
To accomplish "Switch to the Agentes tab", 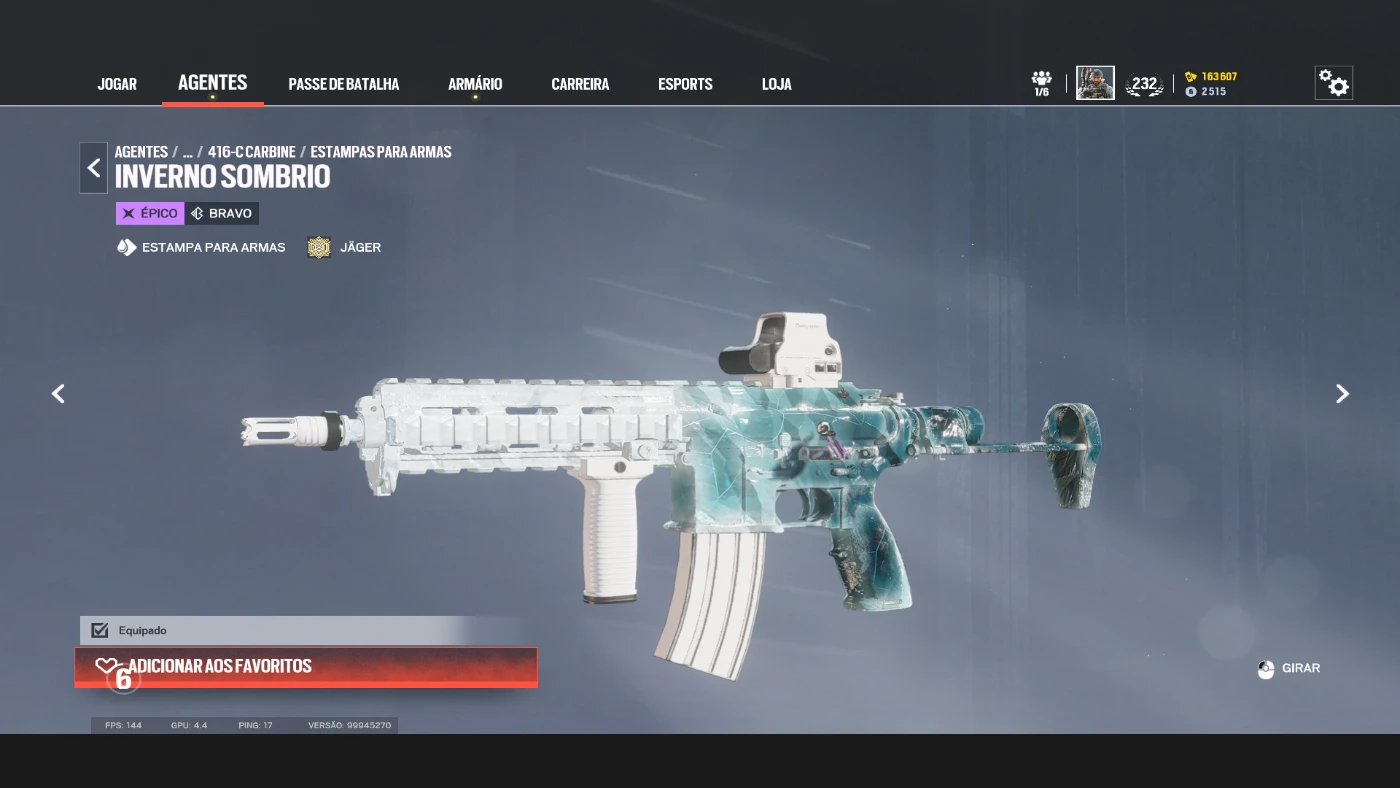I will [212, 83].
